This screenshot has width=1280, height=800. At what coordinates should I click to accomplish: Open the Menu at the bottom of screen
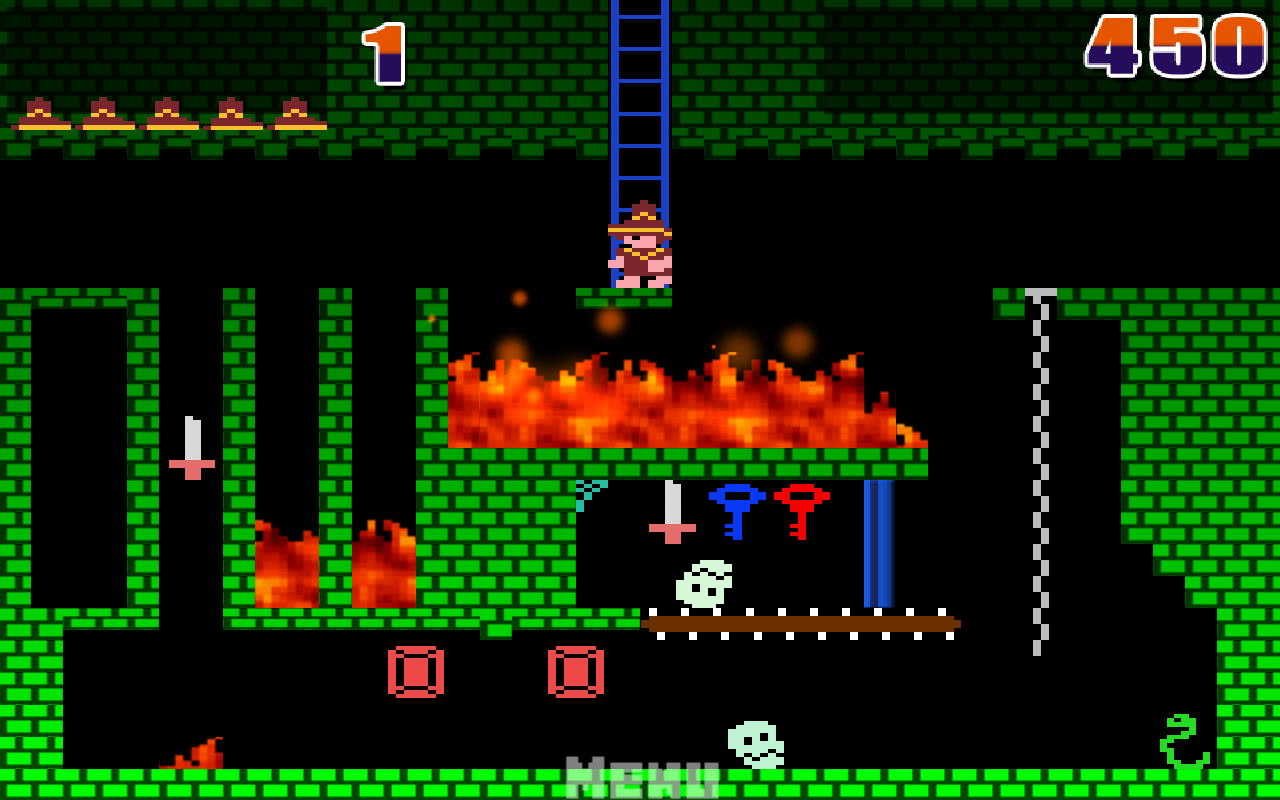pyautogui.click(x=640, y=775)
